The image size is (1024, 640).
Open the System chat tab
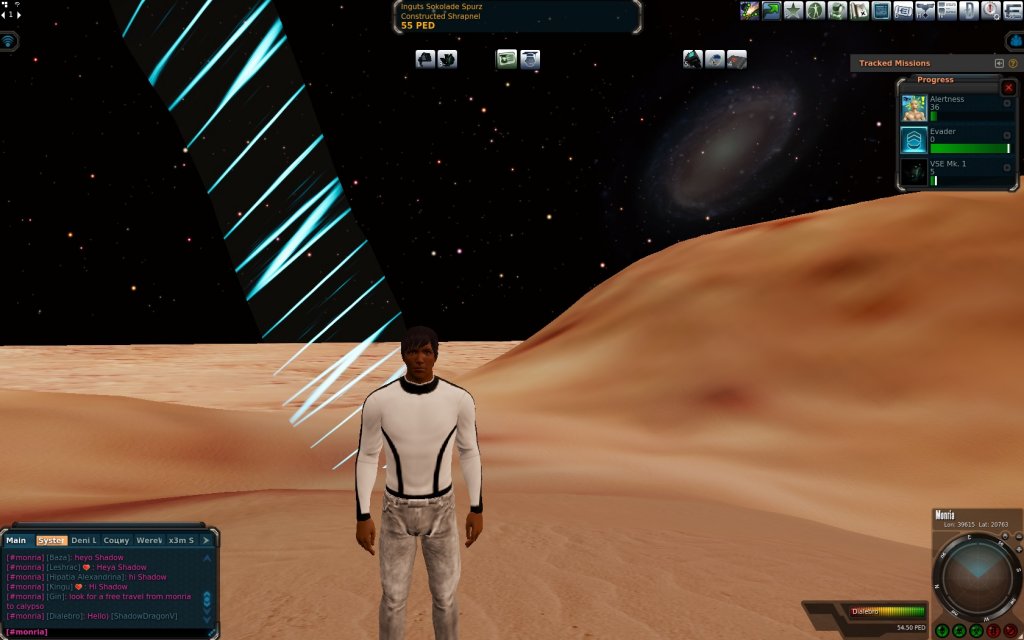click(51, 540)
